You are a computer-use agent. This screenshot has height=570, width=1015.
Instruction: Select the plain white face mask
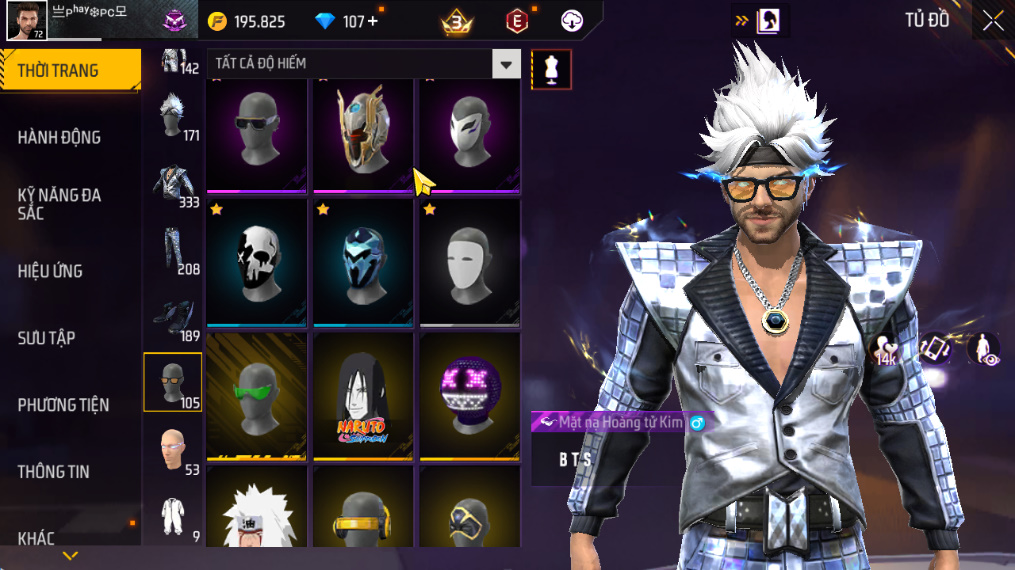(x=469, y=262)
